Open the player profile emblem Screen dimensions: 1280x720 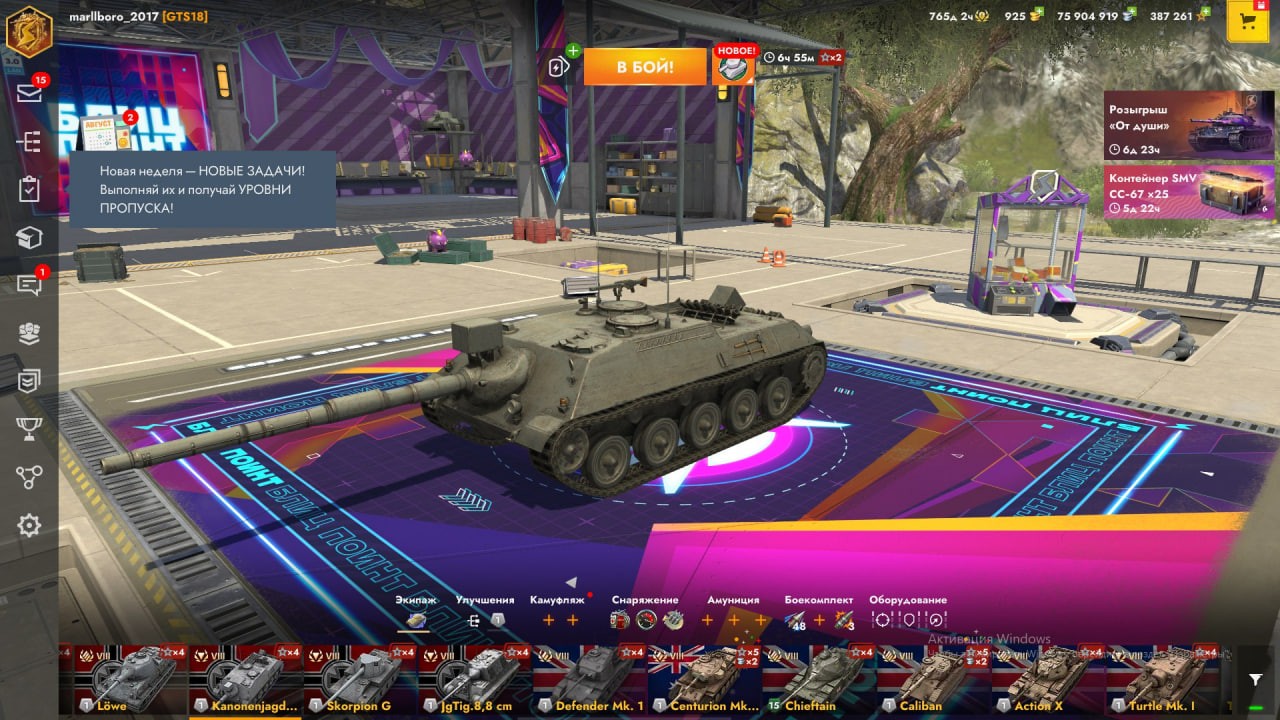(x=29, y=30)
